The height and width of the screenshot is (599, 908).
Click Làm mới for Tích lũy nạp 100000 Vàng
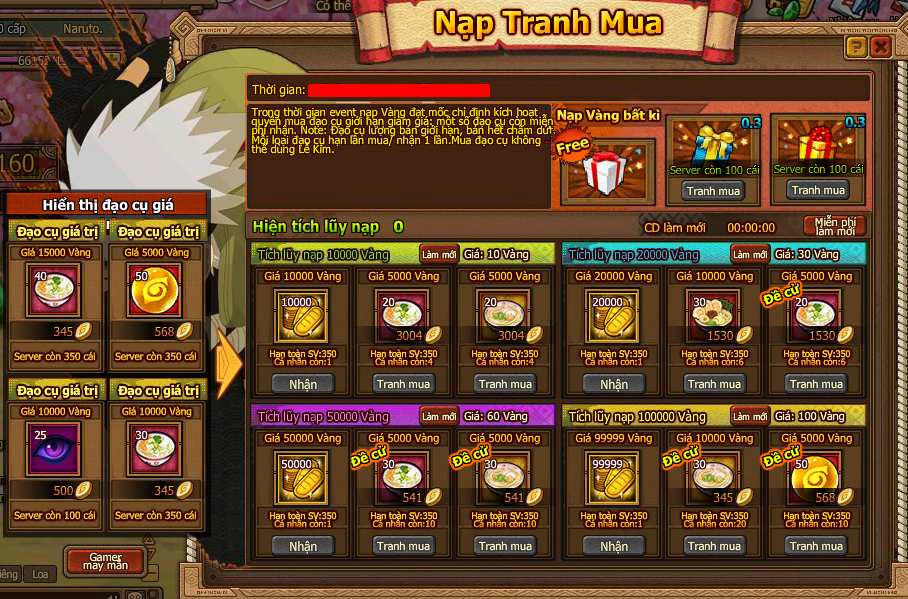[749, 416]
